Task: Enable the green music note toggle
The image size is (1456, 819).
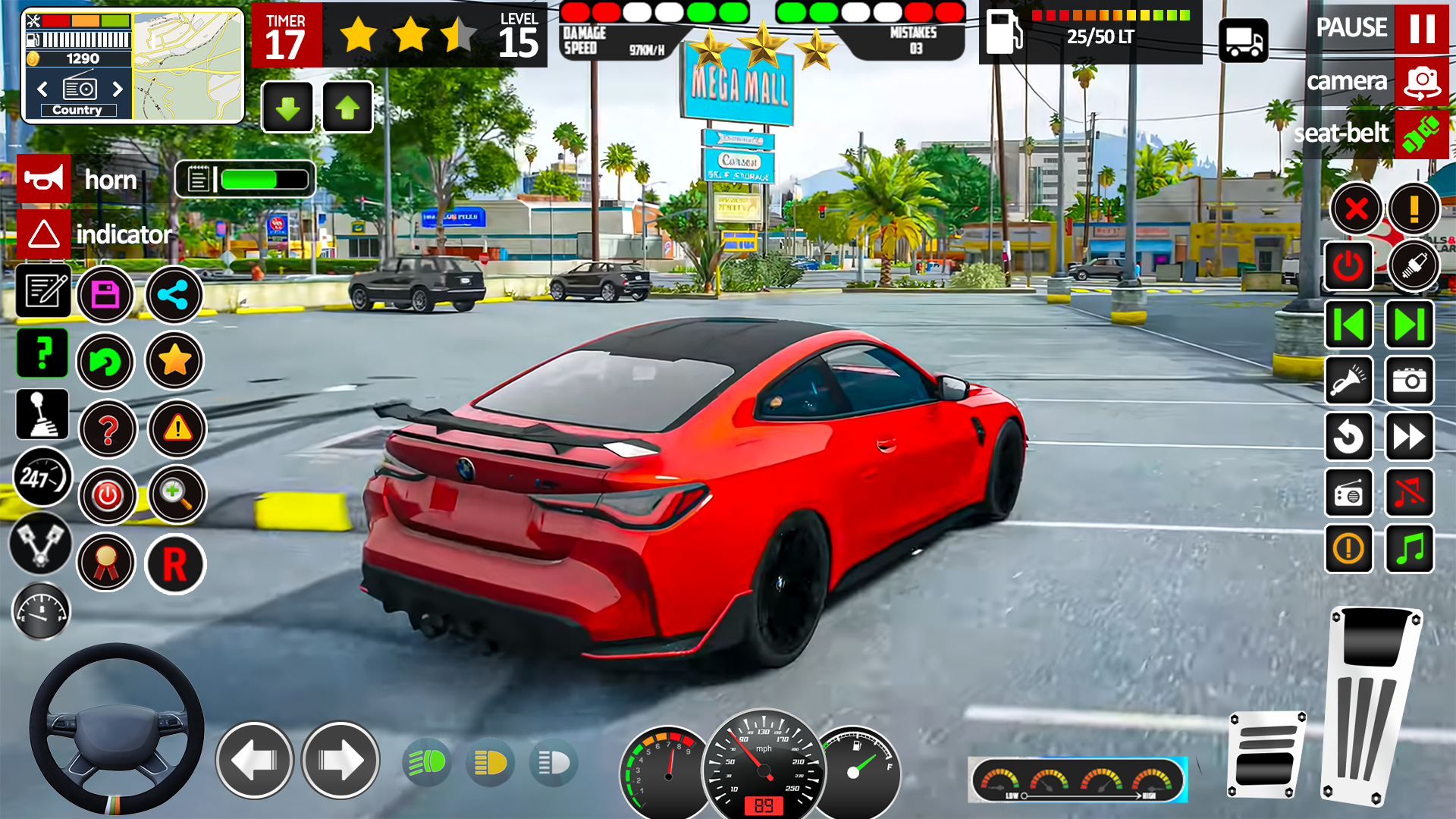Action: (x=1409, y=549)
